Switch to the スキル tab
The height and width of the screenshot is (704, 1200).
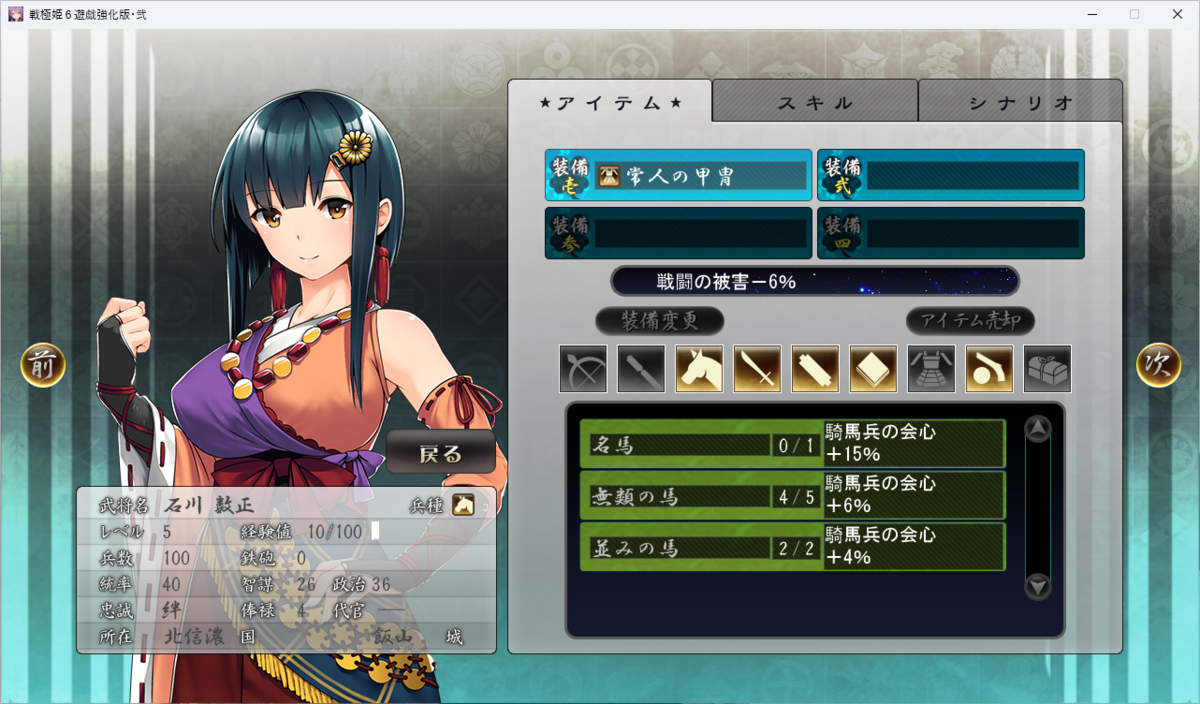[815, 102]
